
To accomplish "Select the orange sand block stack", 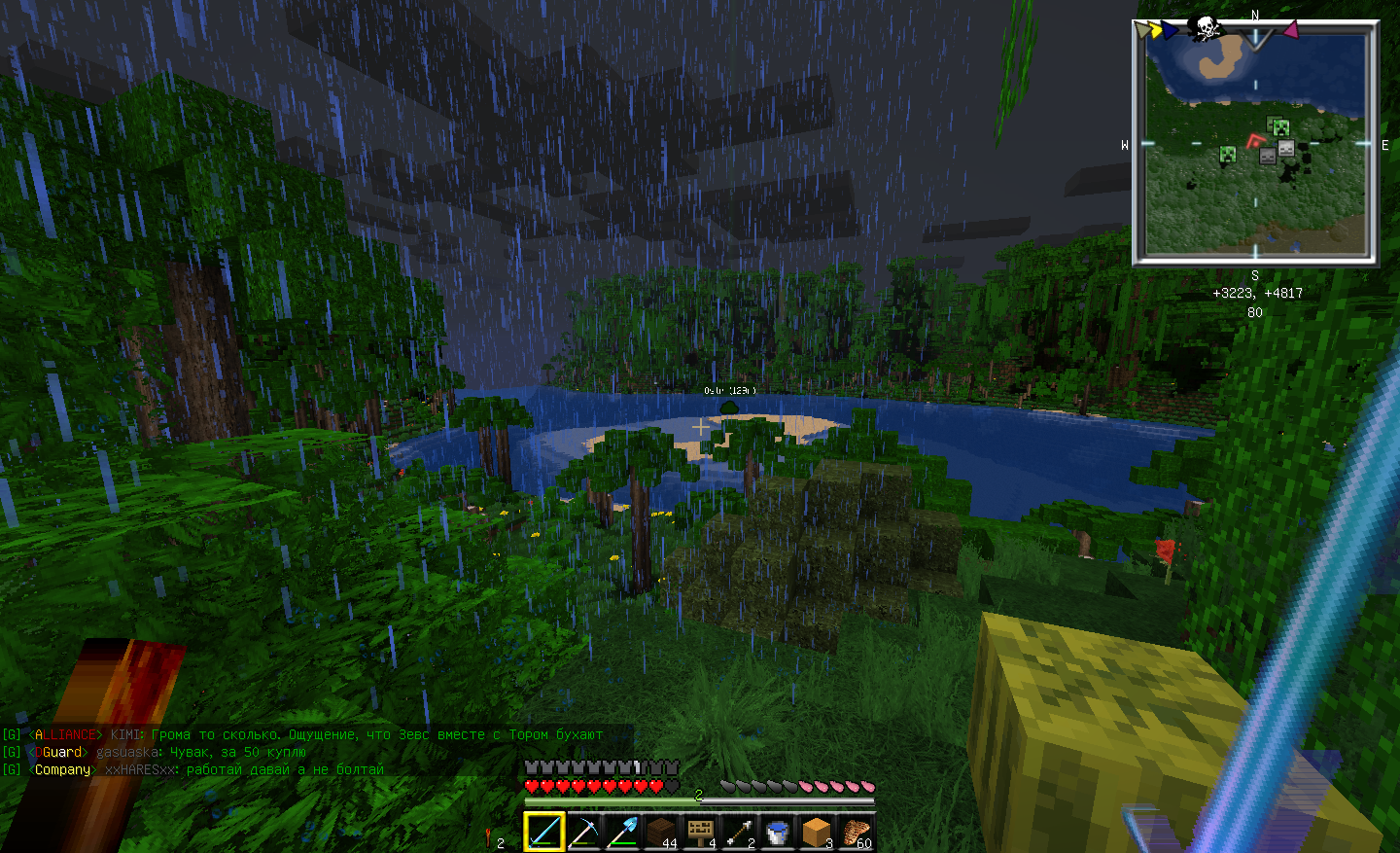I will pos(817,832).
